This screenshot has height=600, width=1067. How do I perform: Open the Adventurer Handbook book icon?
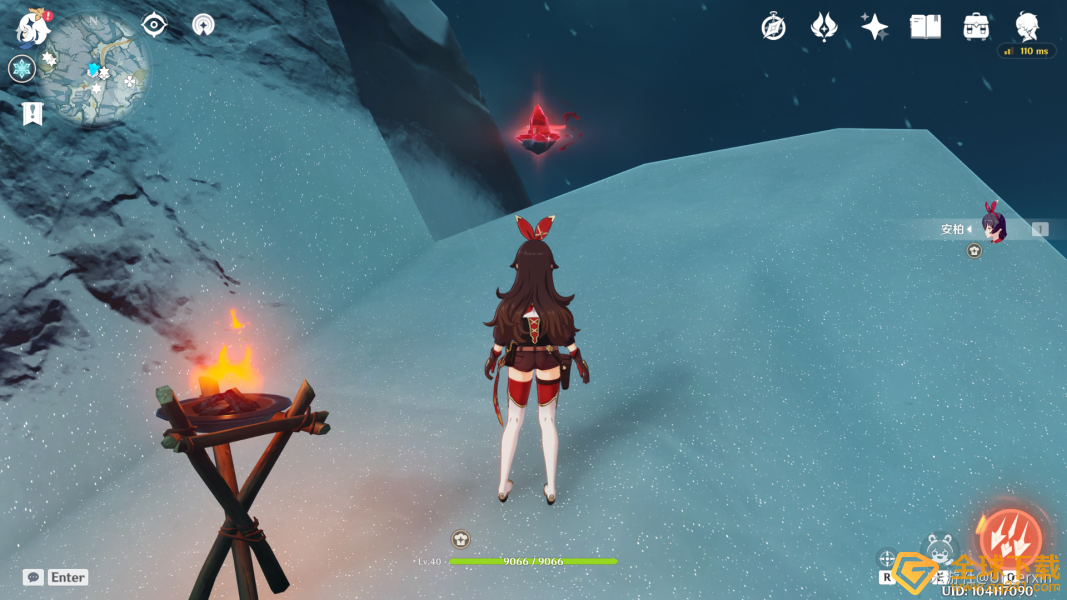click(x=925, y=27)
